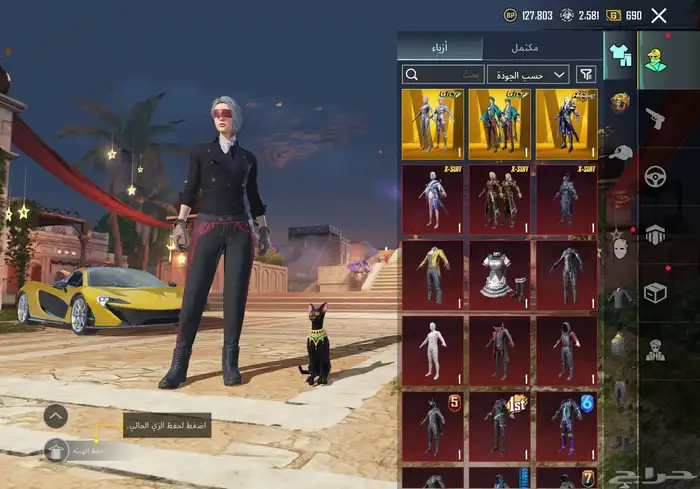700x489 pixels.
Task: Choose the yellow jacket outfit
Action: 433,273
